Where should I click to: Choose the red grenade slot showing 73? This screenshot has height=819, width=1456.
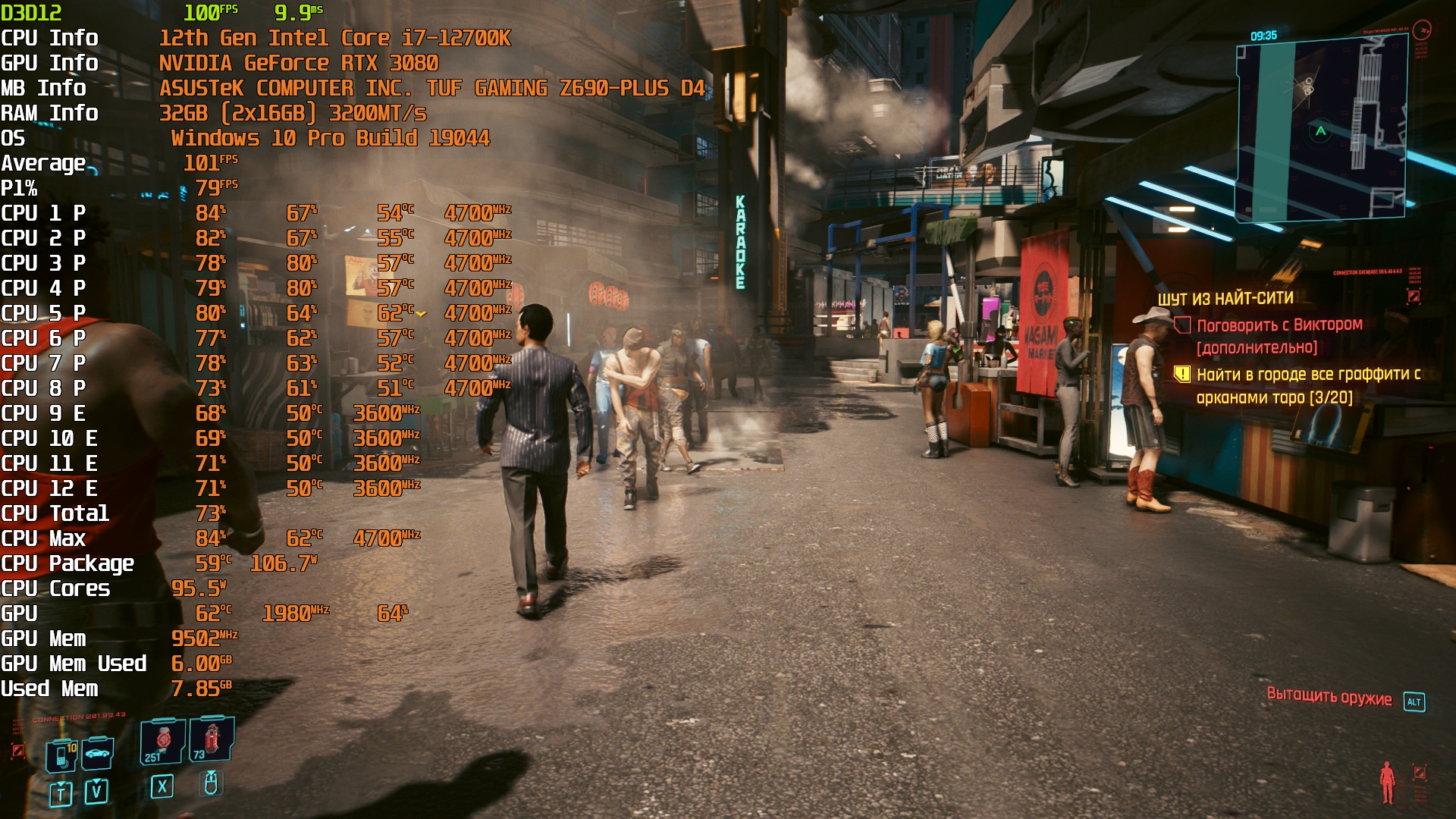pos(211,739)
